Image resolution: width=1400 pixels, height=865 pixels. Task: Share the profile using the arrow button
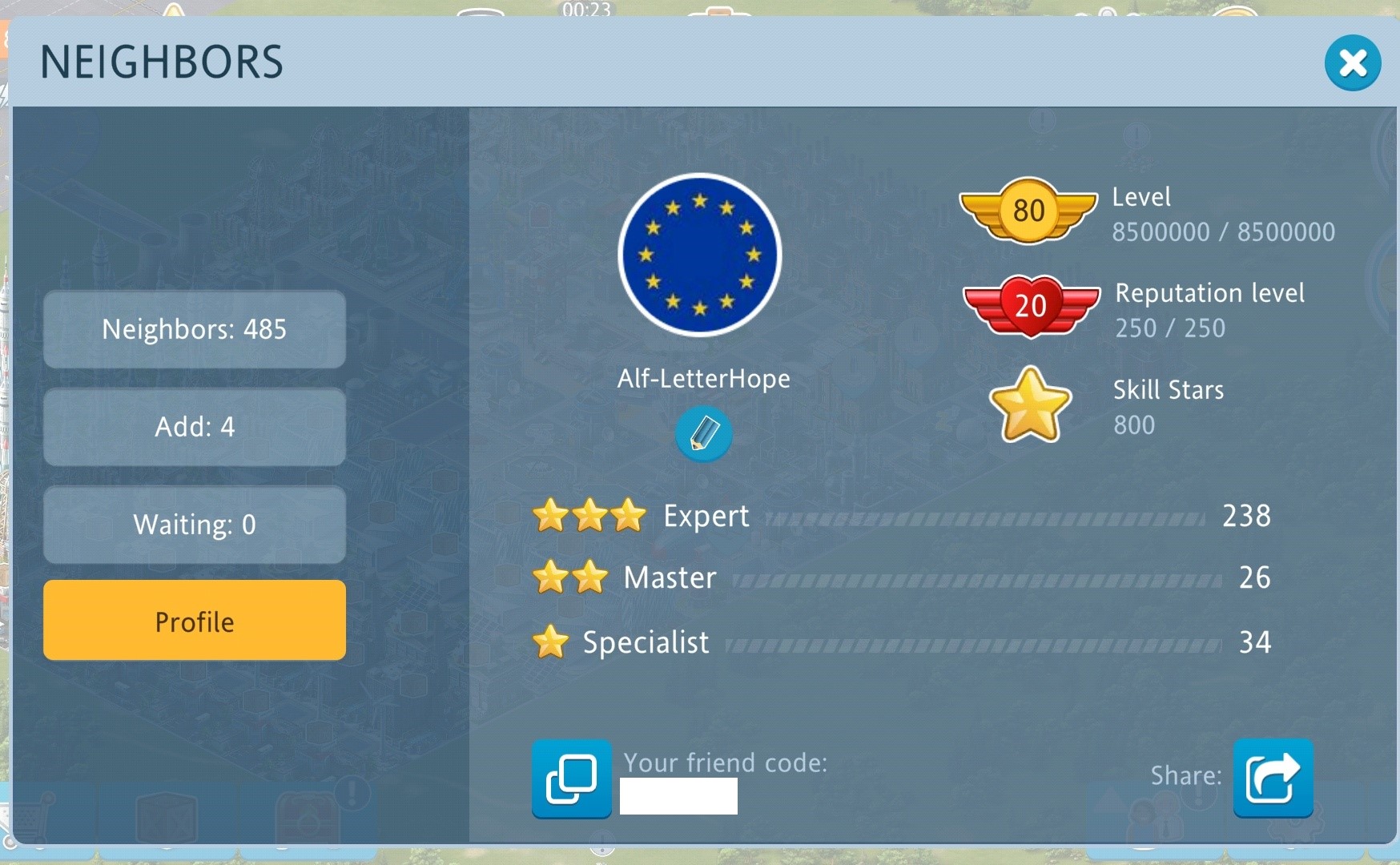coord(1273,777)
